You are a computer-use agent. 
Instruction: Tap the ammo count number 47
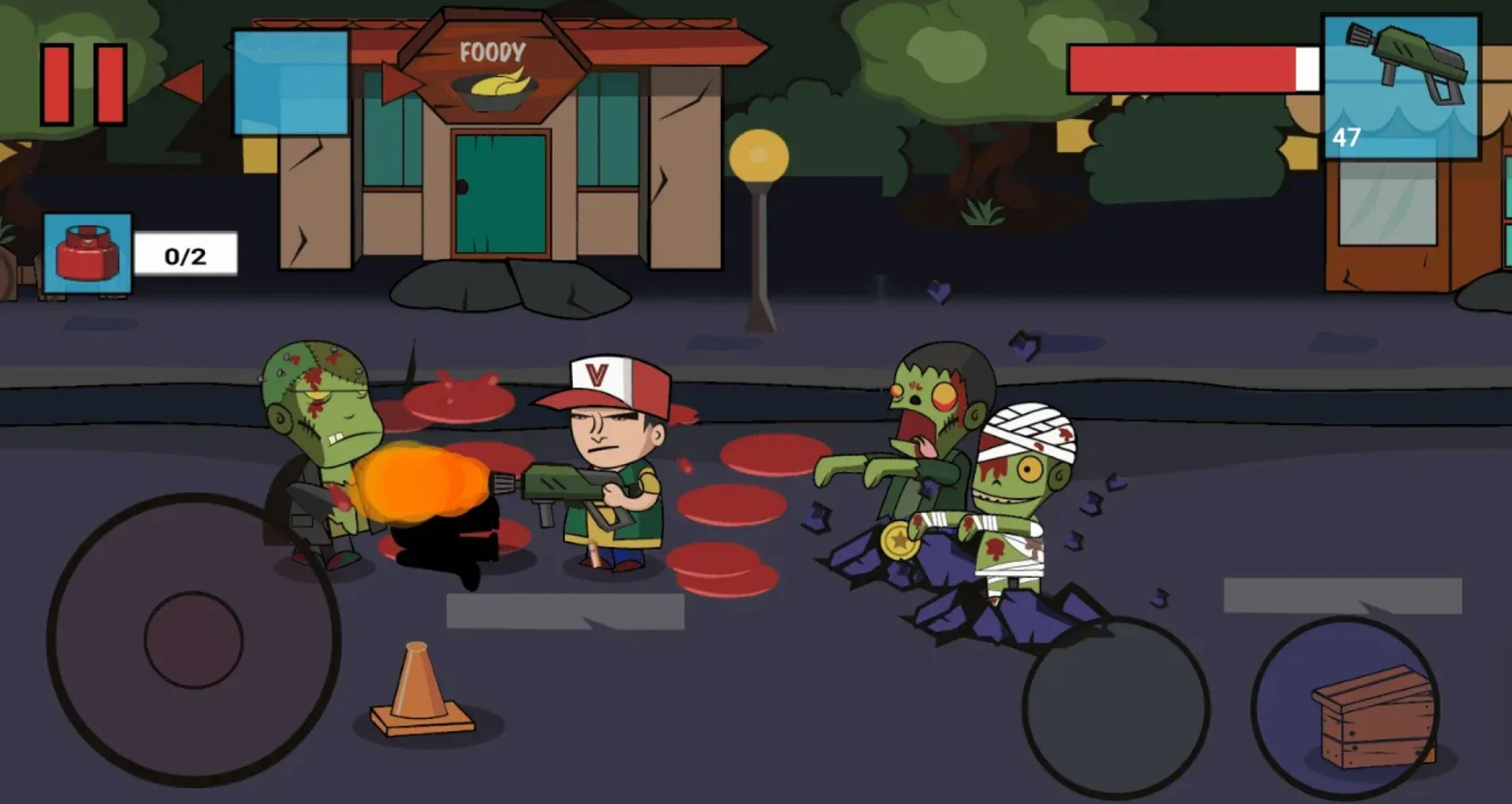(x=1347, y=140)
